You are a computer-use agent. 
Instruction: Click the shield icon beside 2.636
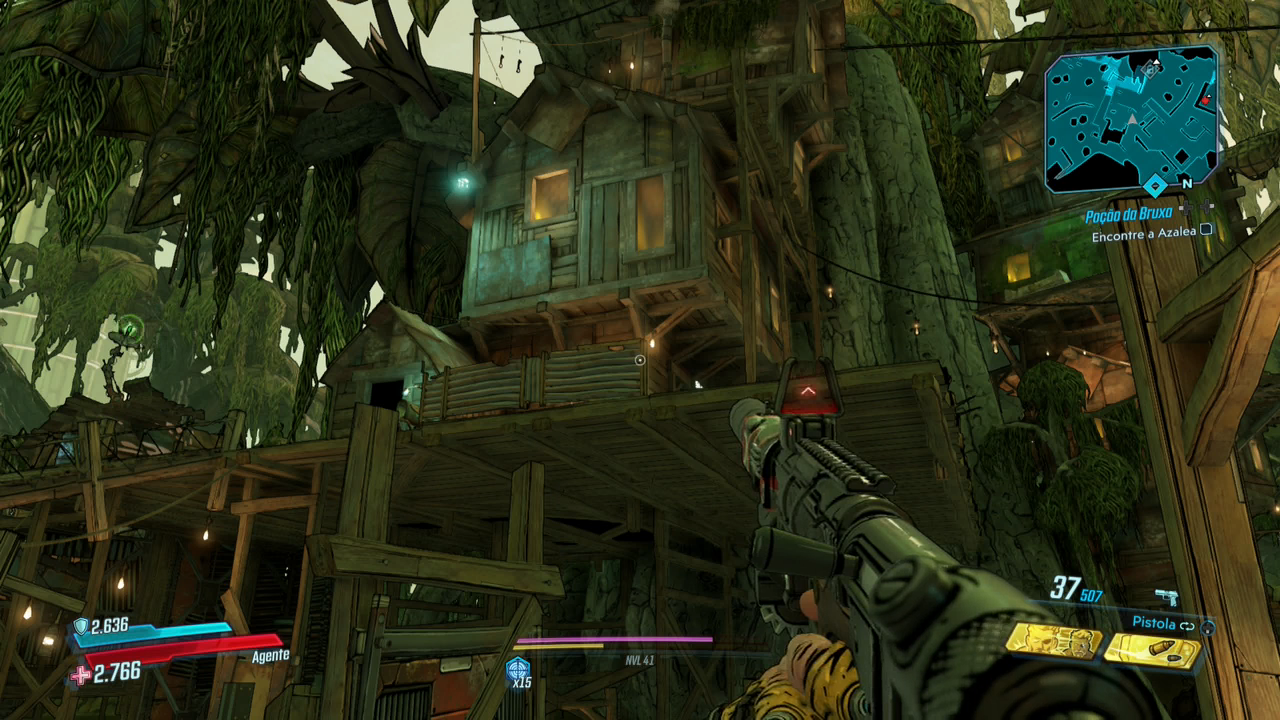(80, 627)
